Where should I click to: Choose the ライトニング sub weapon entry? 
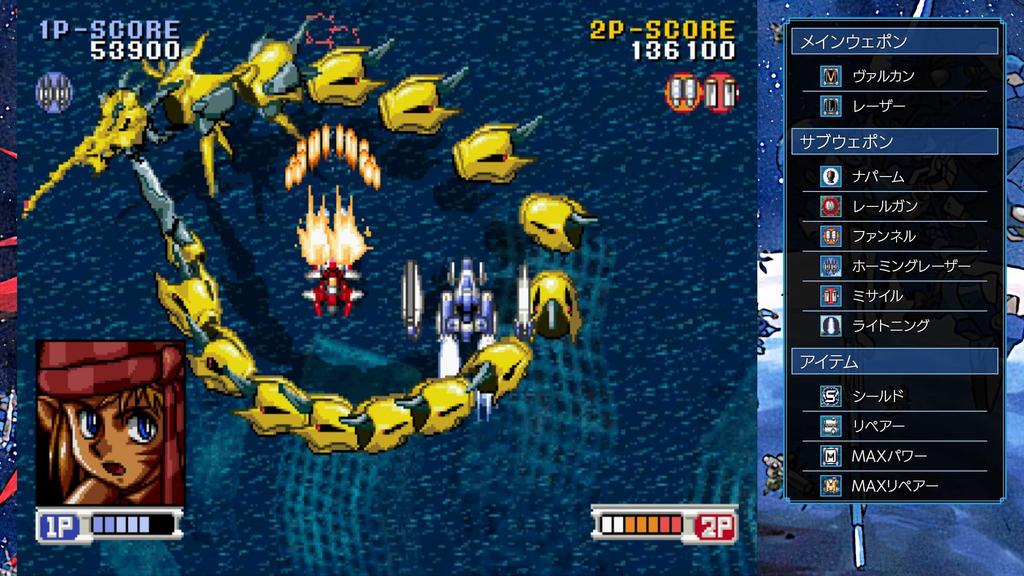[x=890, y=325]
